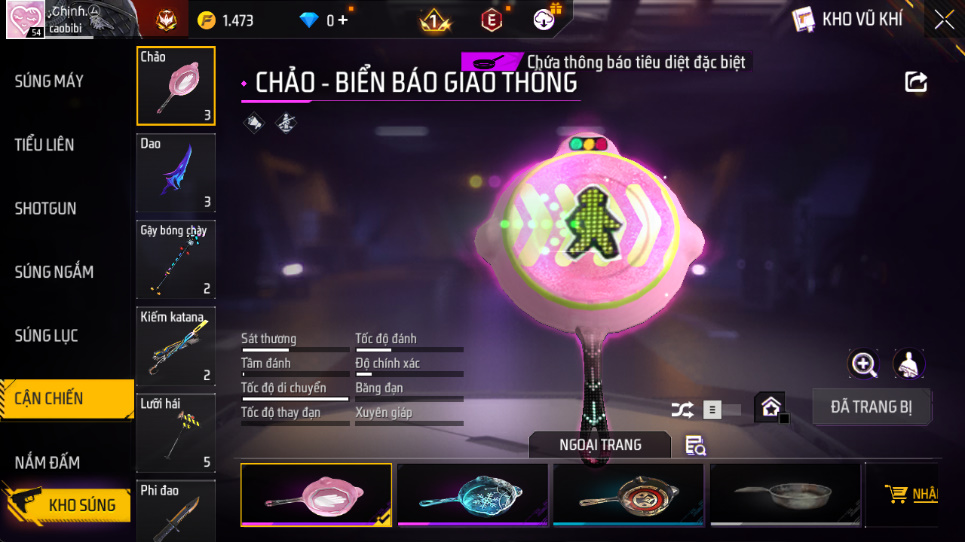Click the Kho Súng button
The width and height of the screenshot is (965, 542).
pyautogui.click(x=70, y=505)
